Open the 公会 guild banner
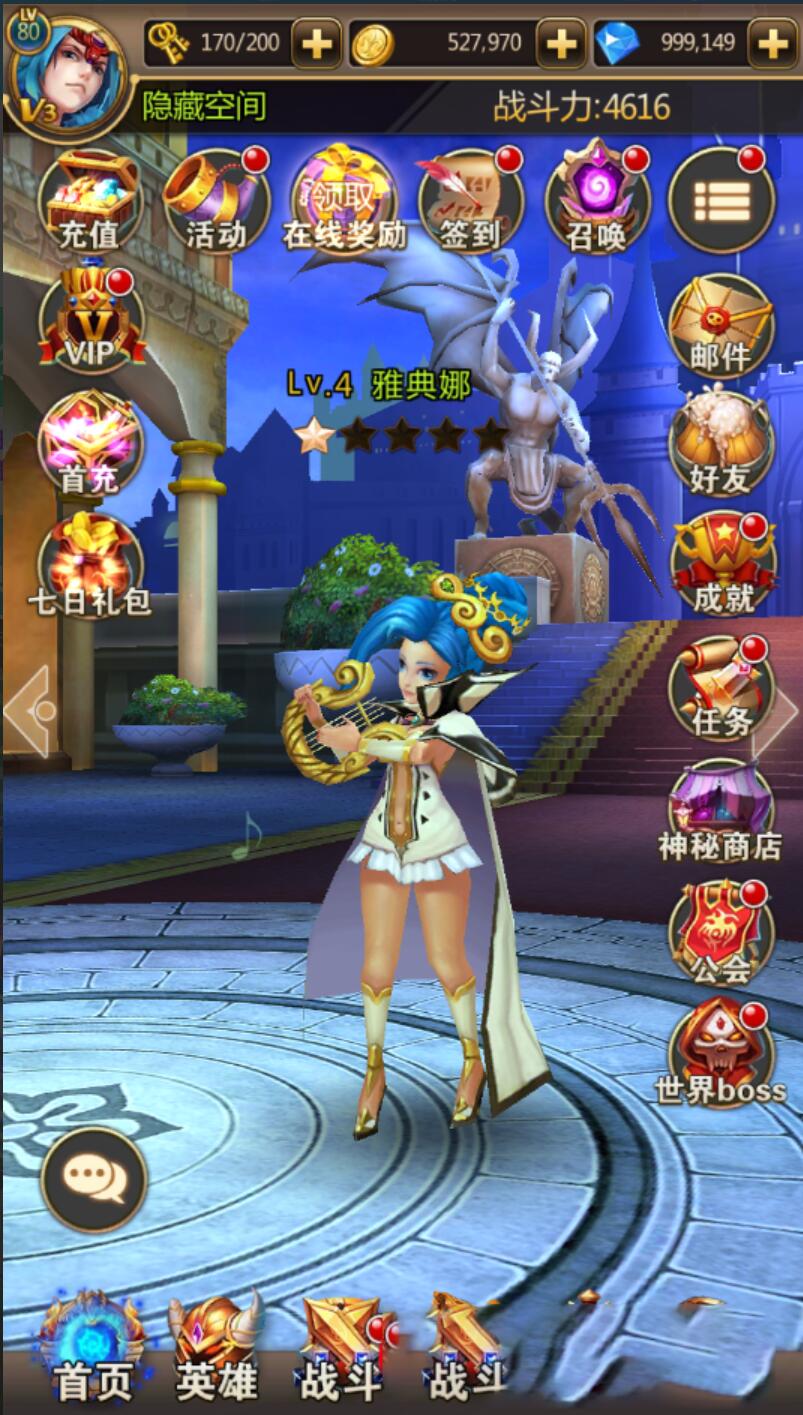The width and height of the screenshot is (803, 1415). pyautogui.click(x=721, y=933)
